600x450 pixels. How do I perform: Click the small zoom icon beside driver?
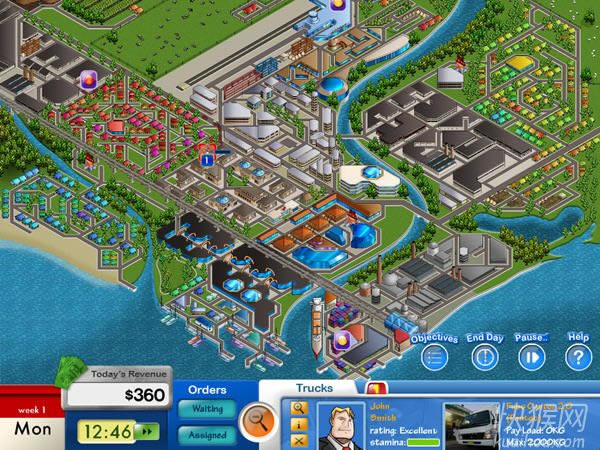tap(298, 408)
